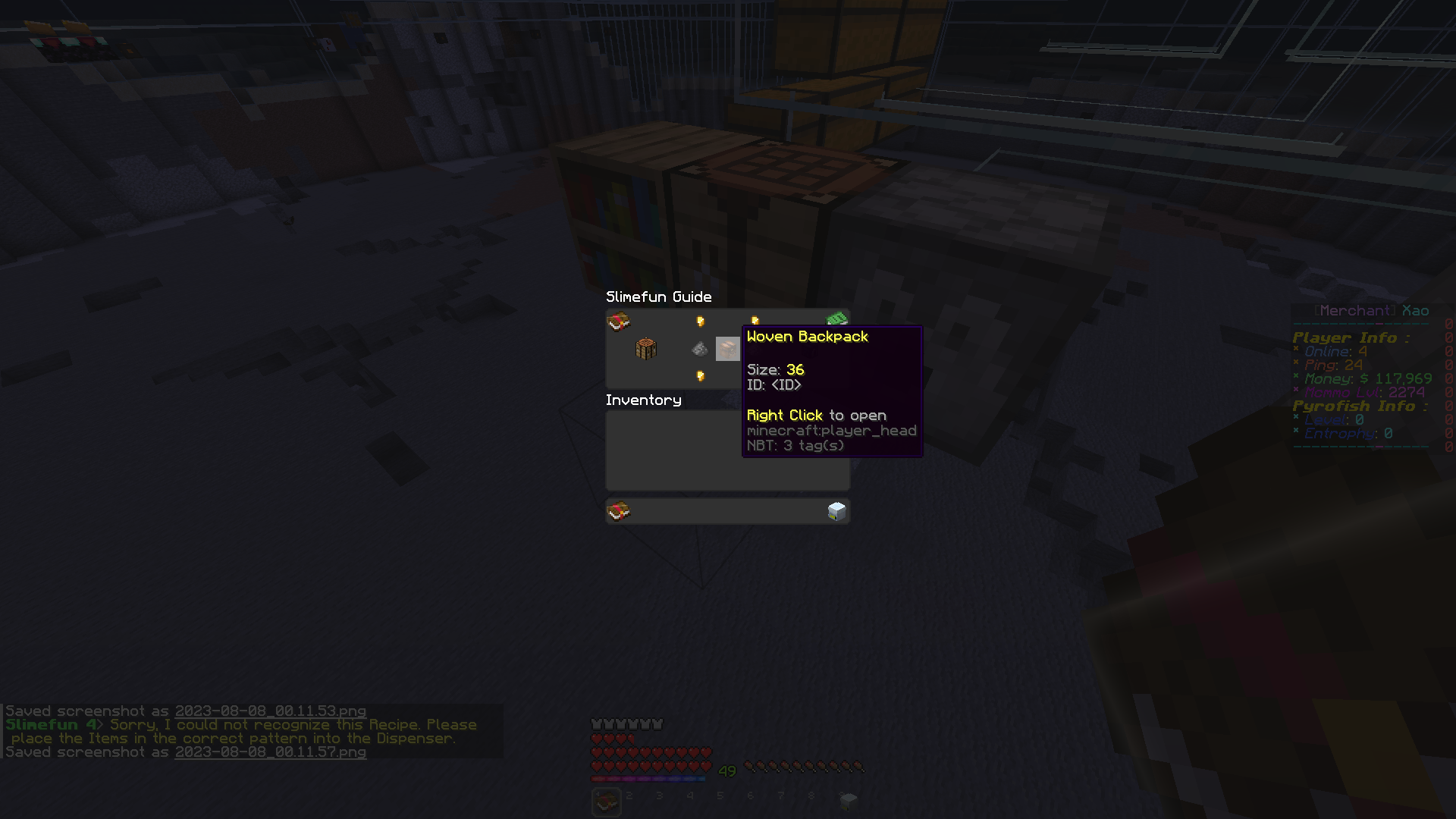Click the Money value on the sidebar
This screenshot has width=1456, height=819.
[x=1365, y=378]
